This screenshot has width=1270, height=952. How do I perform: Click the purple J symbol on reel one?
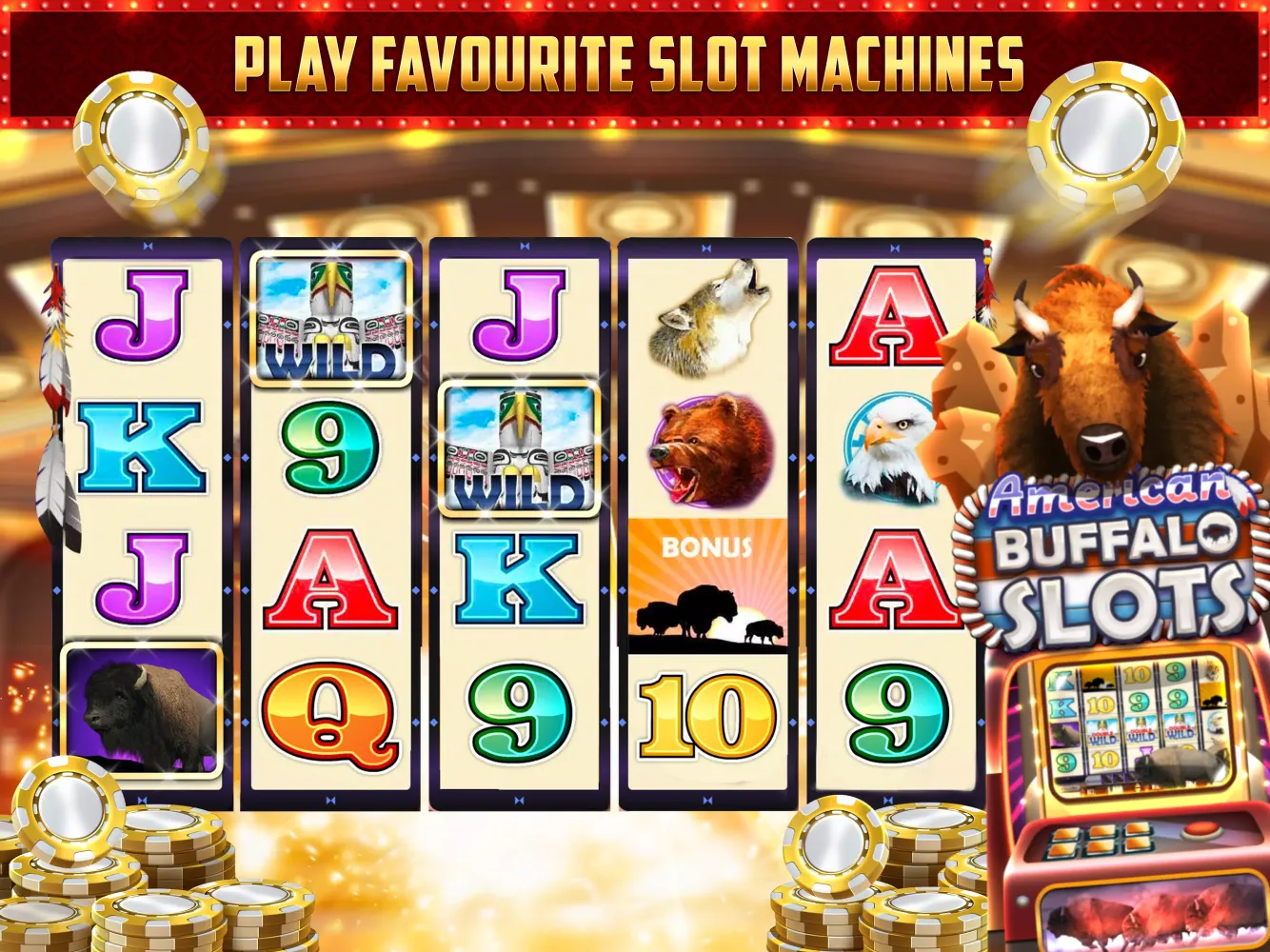[x=143, y=314]
